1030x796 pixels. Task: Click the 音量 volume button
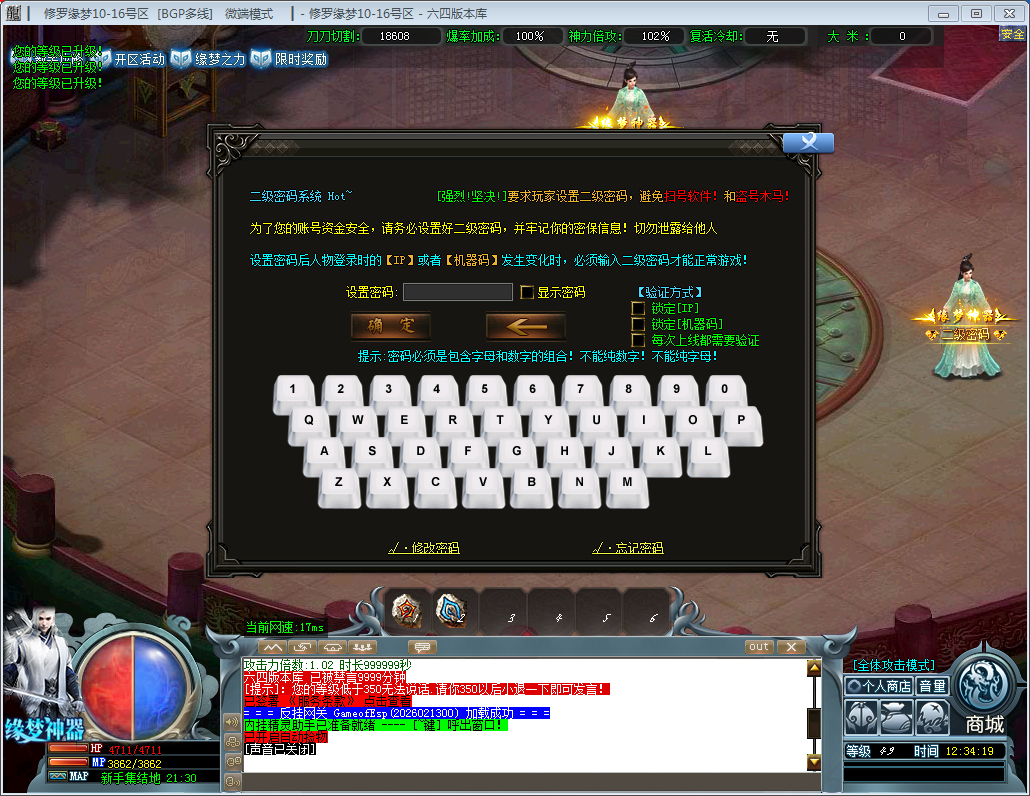932,686
